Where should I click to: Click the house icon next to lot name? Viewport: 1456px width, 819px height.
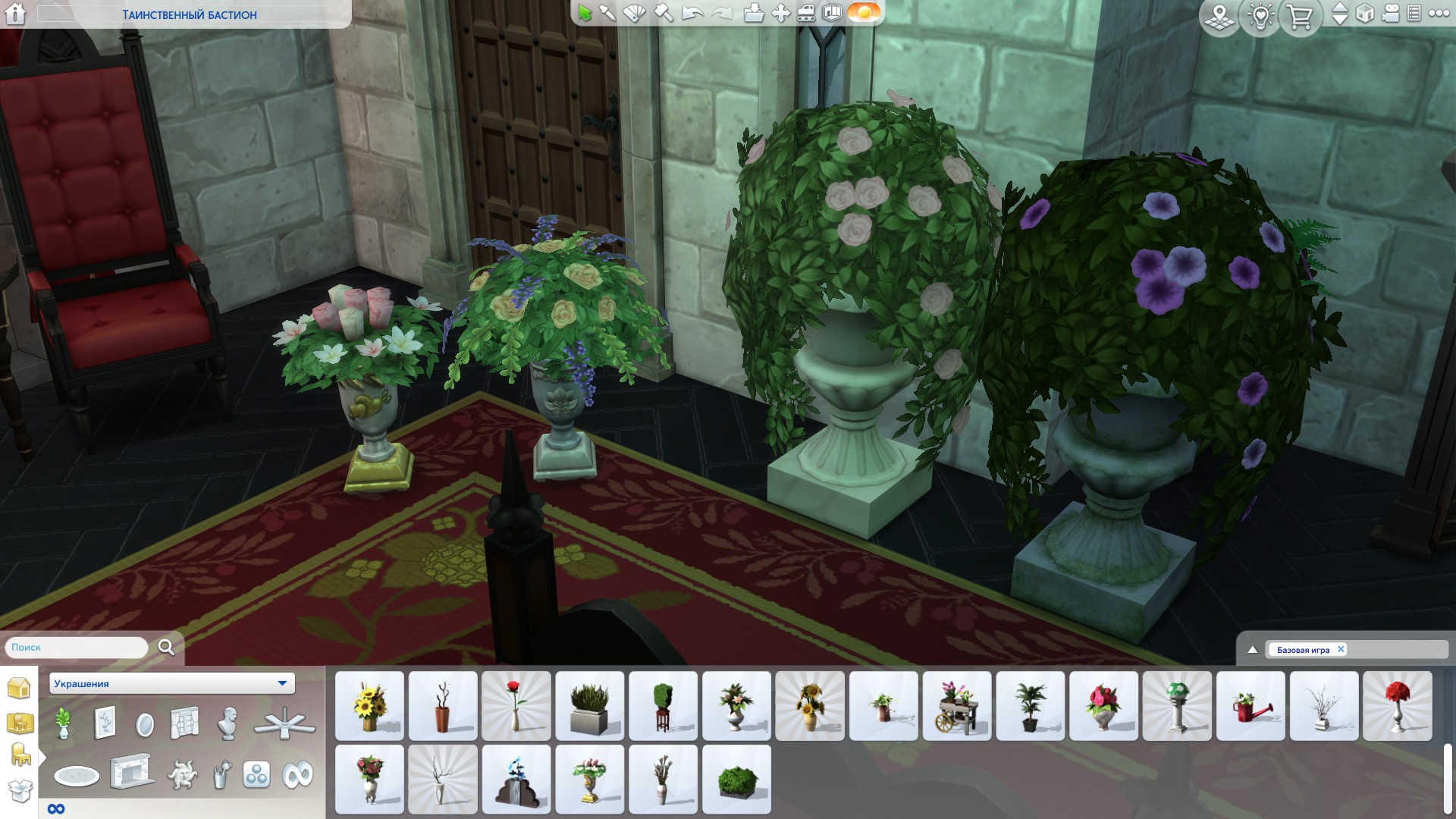point(16,14)
